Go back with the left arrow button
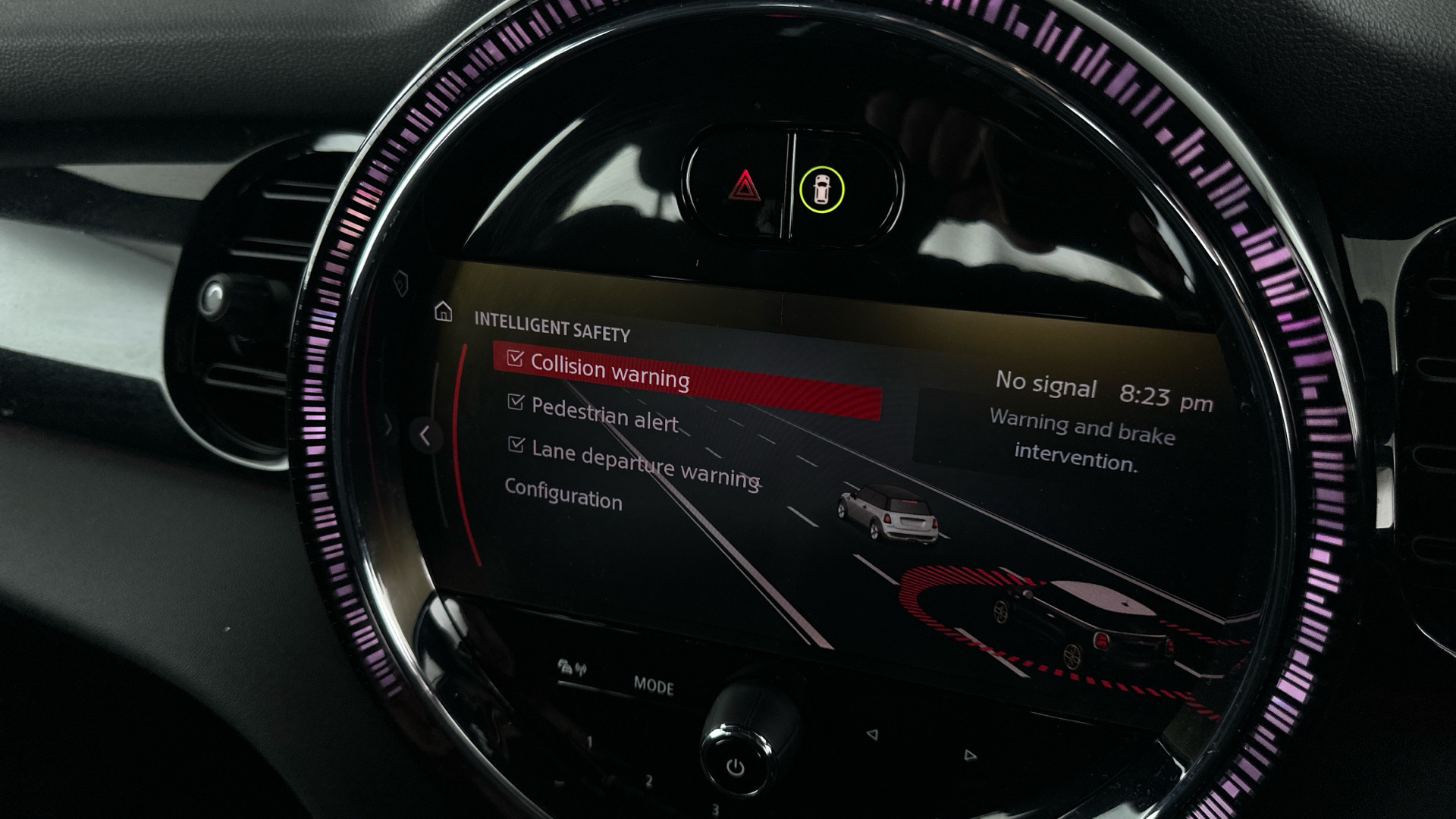The width and height of the screenshot is (1456, 819). coord(425,435)
